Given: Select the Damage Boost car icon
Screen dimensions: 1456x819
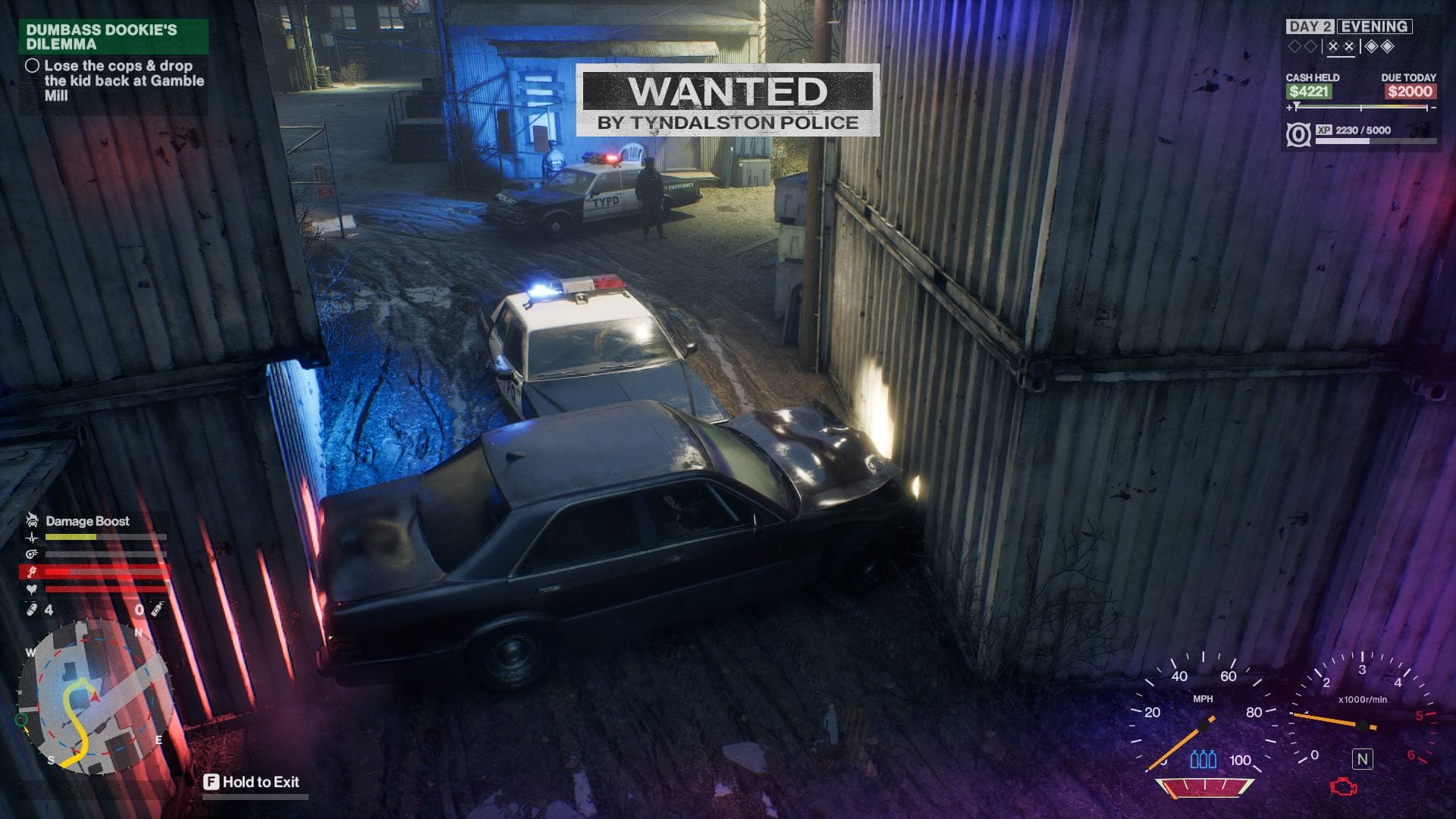Looking at the screenshot, I should pyautogui.click(x=31, y=520).
